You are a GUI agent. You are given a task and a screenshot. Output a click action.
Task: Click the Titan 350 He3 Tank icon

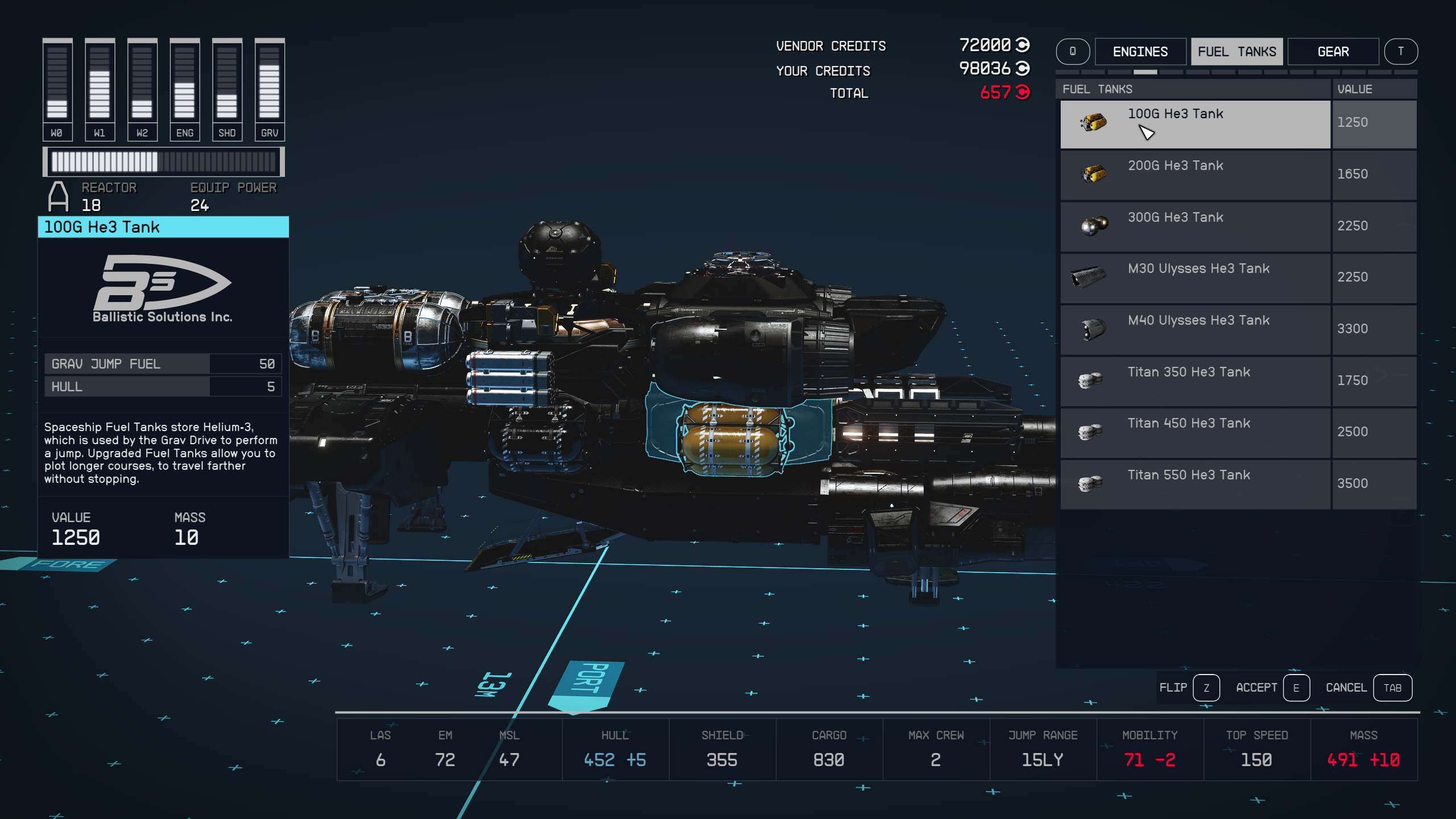(x=1090, y=379)
